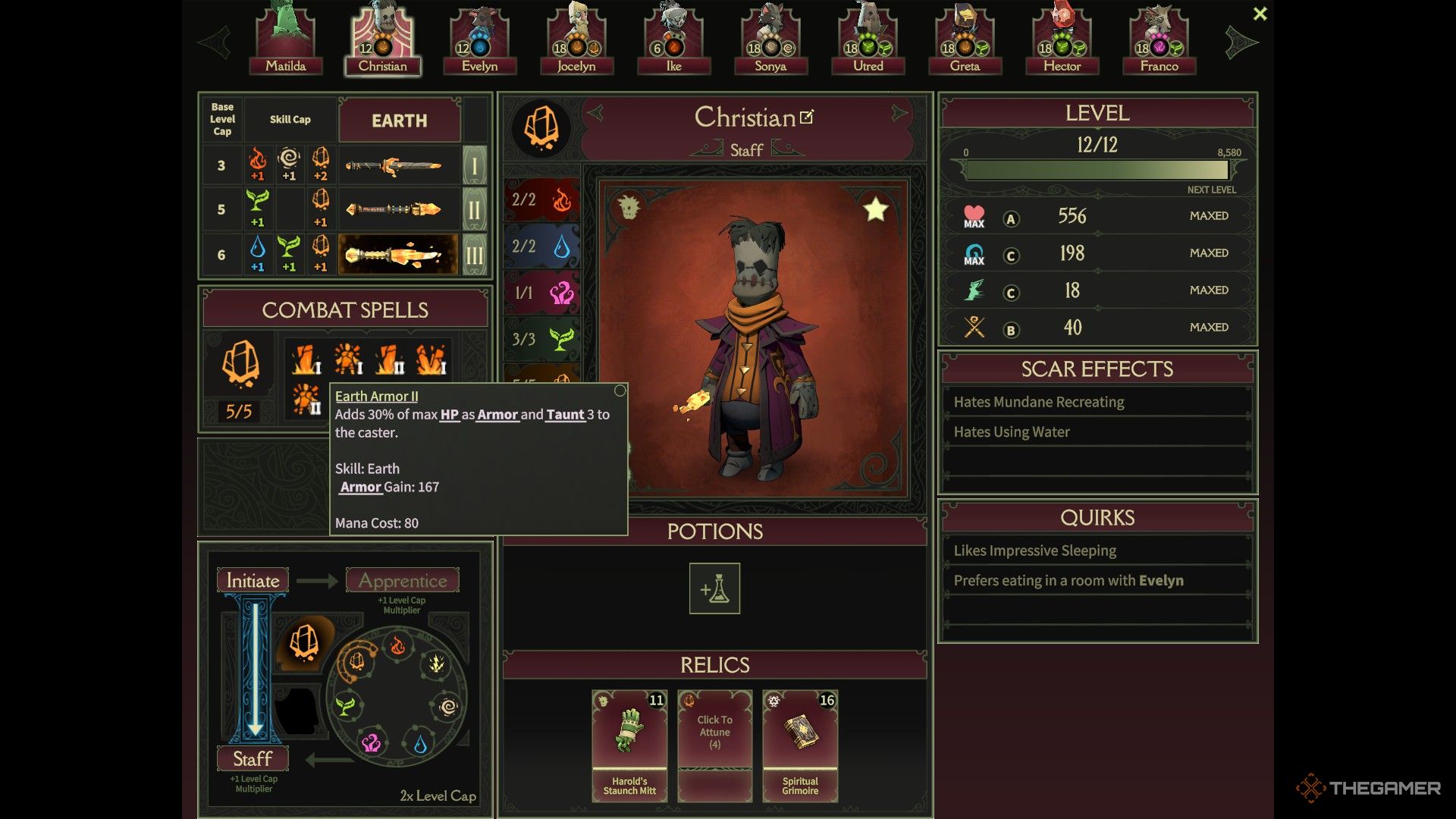
Task: Open the Spiritual Grimoire relic
Action: [800, 745]
